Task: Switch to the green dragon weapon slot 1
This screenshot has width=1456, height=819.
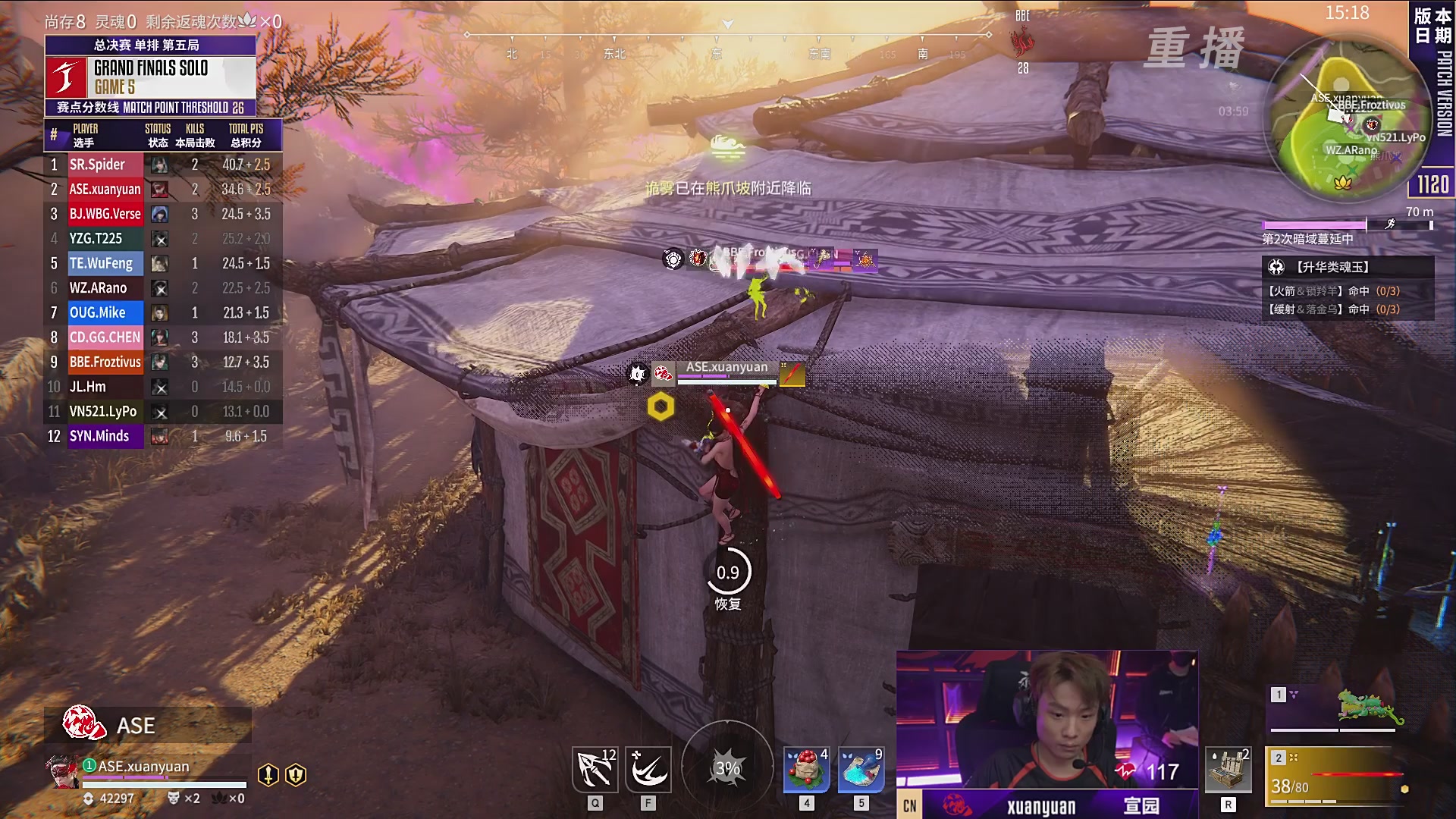Action: (1336, 709)
